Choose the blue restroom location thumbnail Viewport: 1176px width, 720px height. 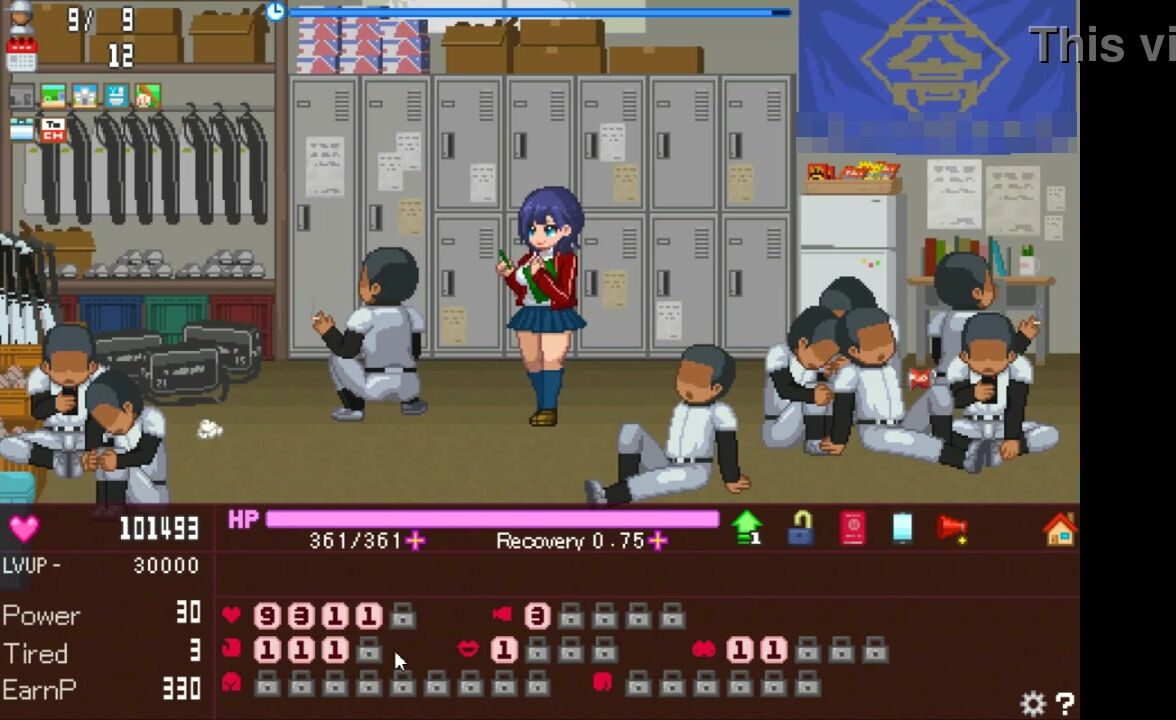[x=116, y=96]
